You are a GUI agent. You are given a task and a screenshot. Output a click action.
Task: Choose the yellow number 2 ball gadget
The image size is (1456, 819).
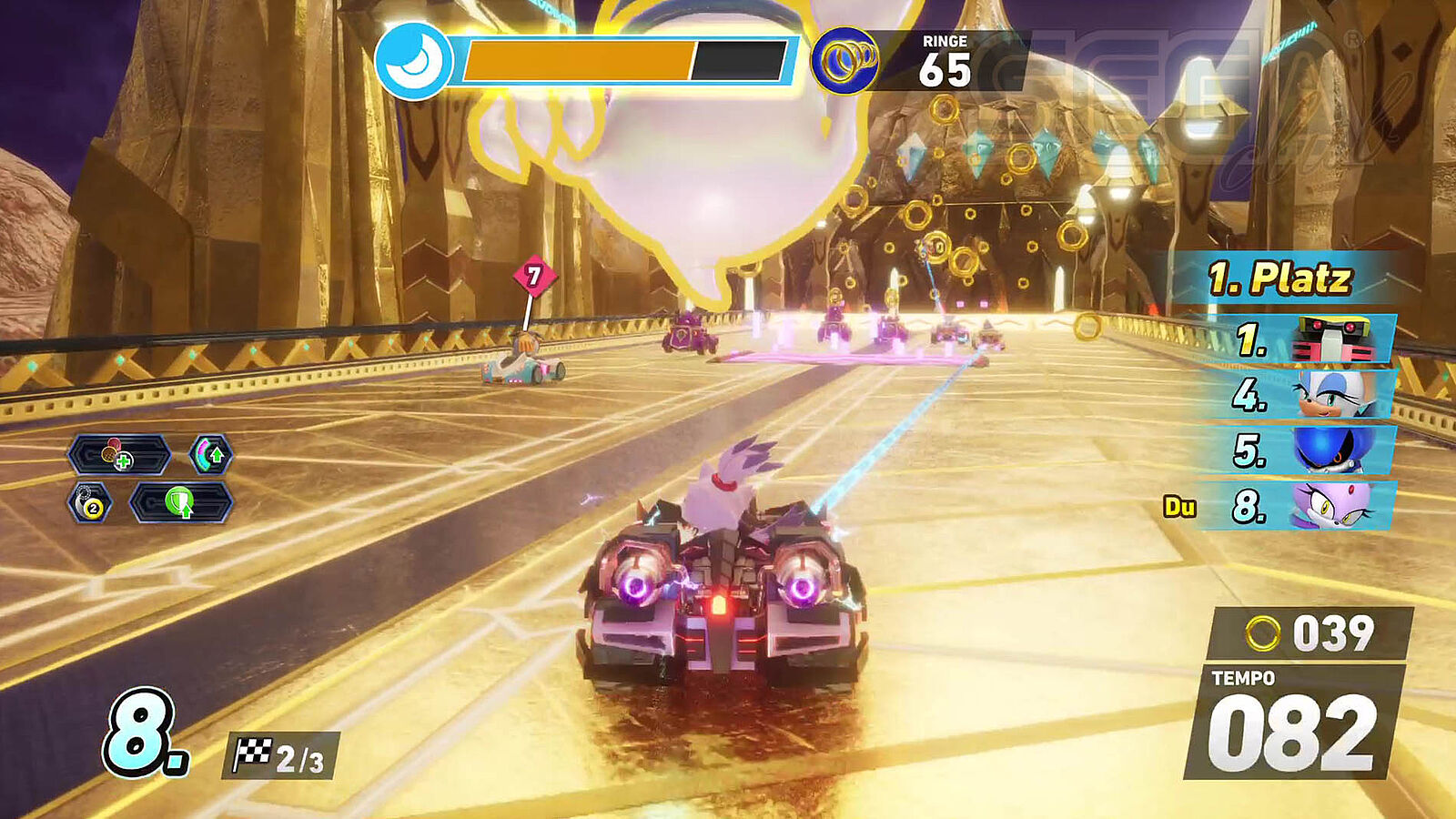pyautogui.click(x=90, y=503)
